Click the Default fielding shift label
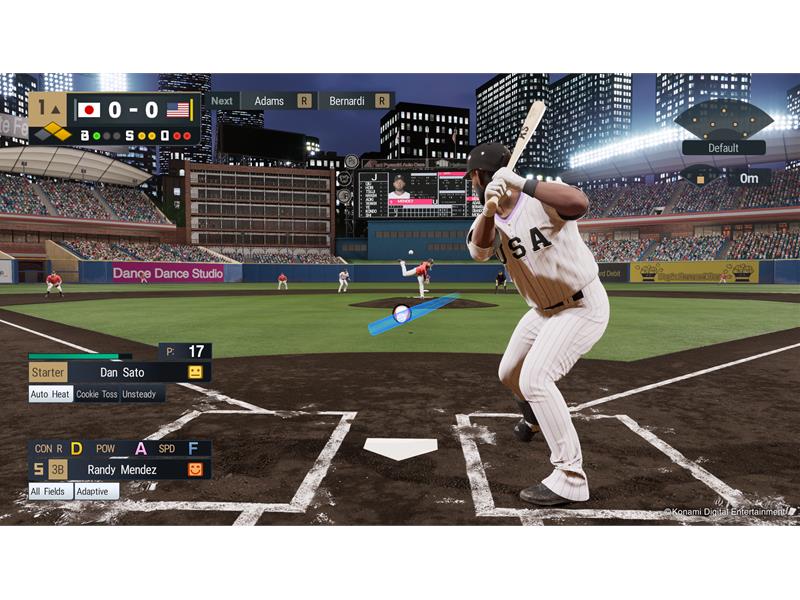Screen dimensions: 800x600 [x=723, y=148]
